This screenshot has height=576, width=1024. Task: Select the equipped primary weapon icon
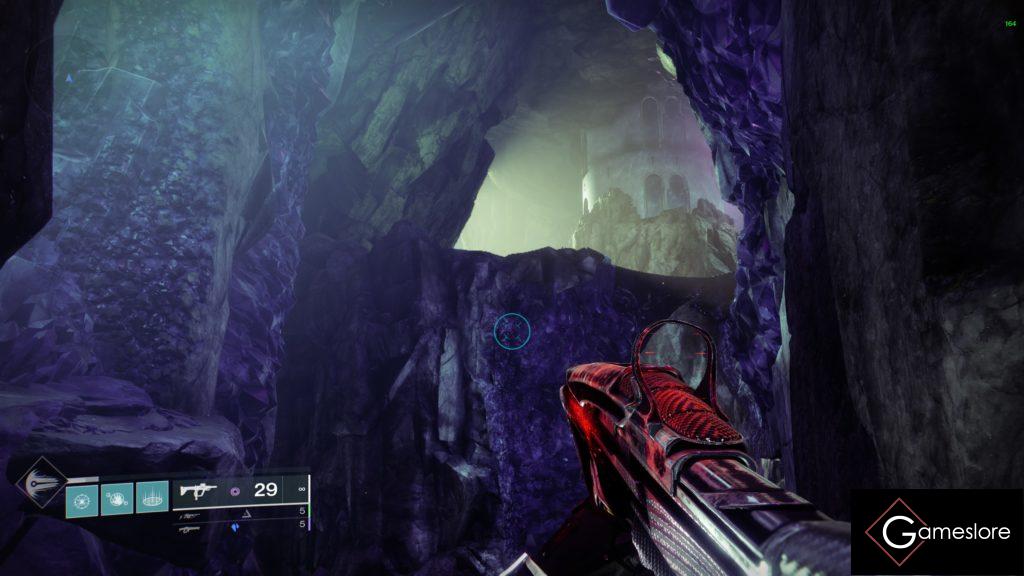(x=196, y=490)
